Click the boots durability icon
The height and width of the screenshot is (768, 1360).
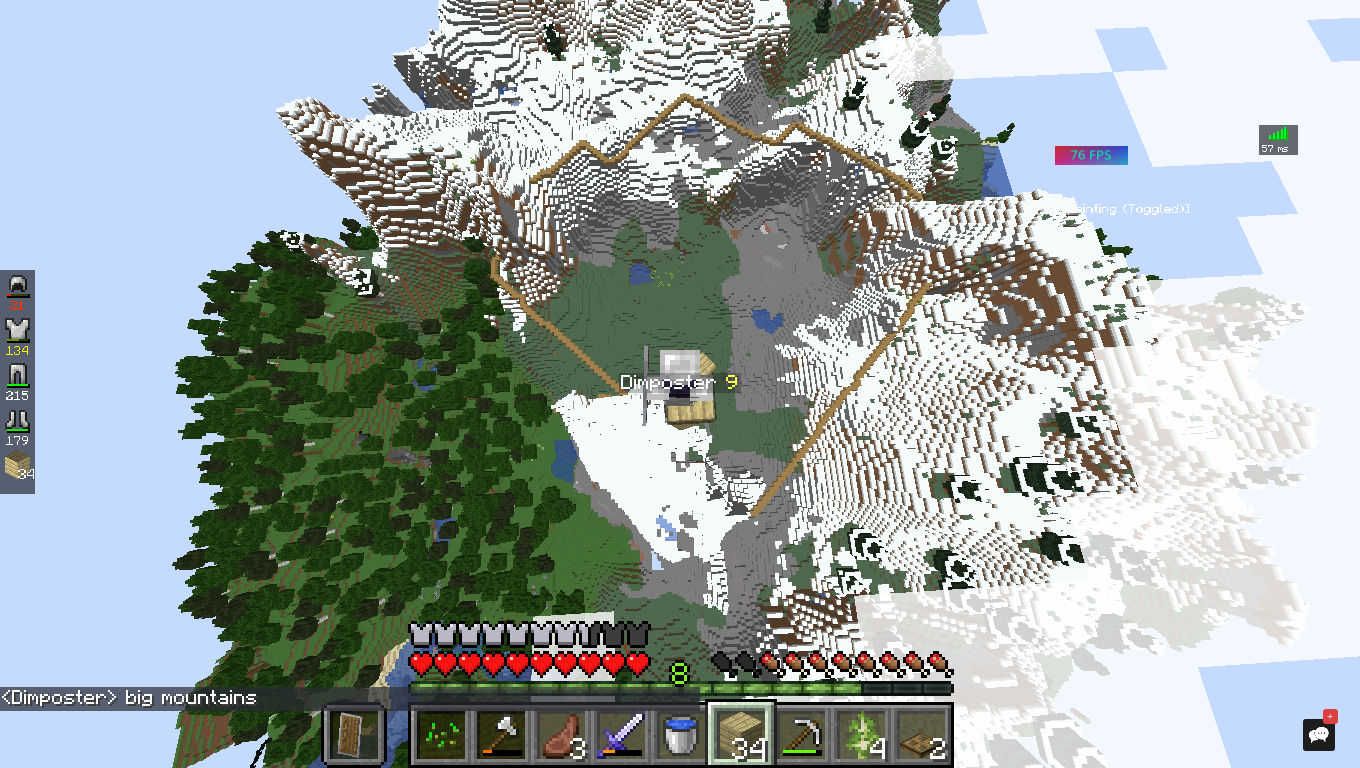click(18, 421)
